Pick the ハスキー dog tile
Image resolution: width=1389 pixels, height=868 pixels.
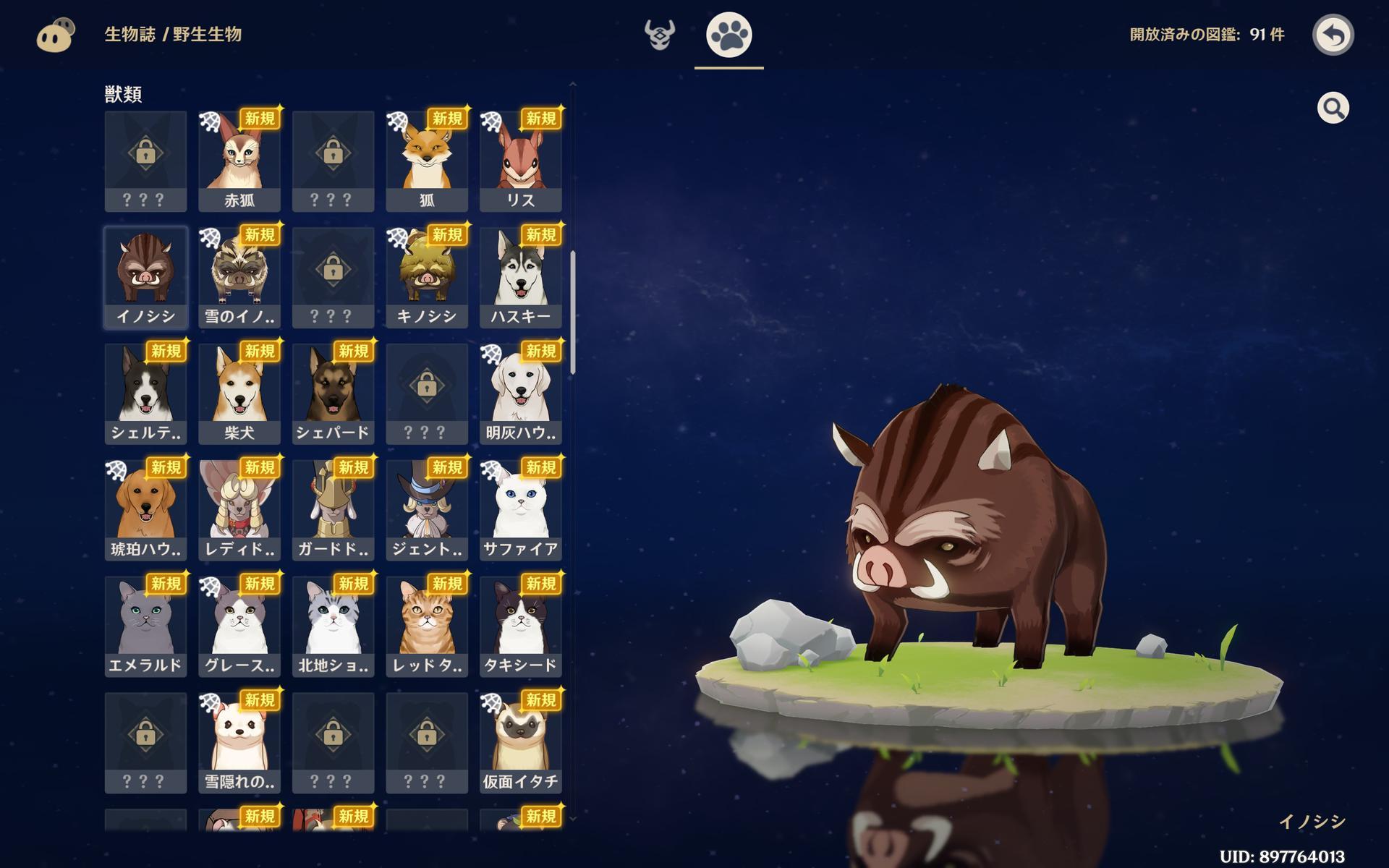(521, 278)
